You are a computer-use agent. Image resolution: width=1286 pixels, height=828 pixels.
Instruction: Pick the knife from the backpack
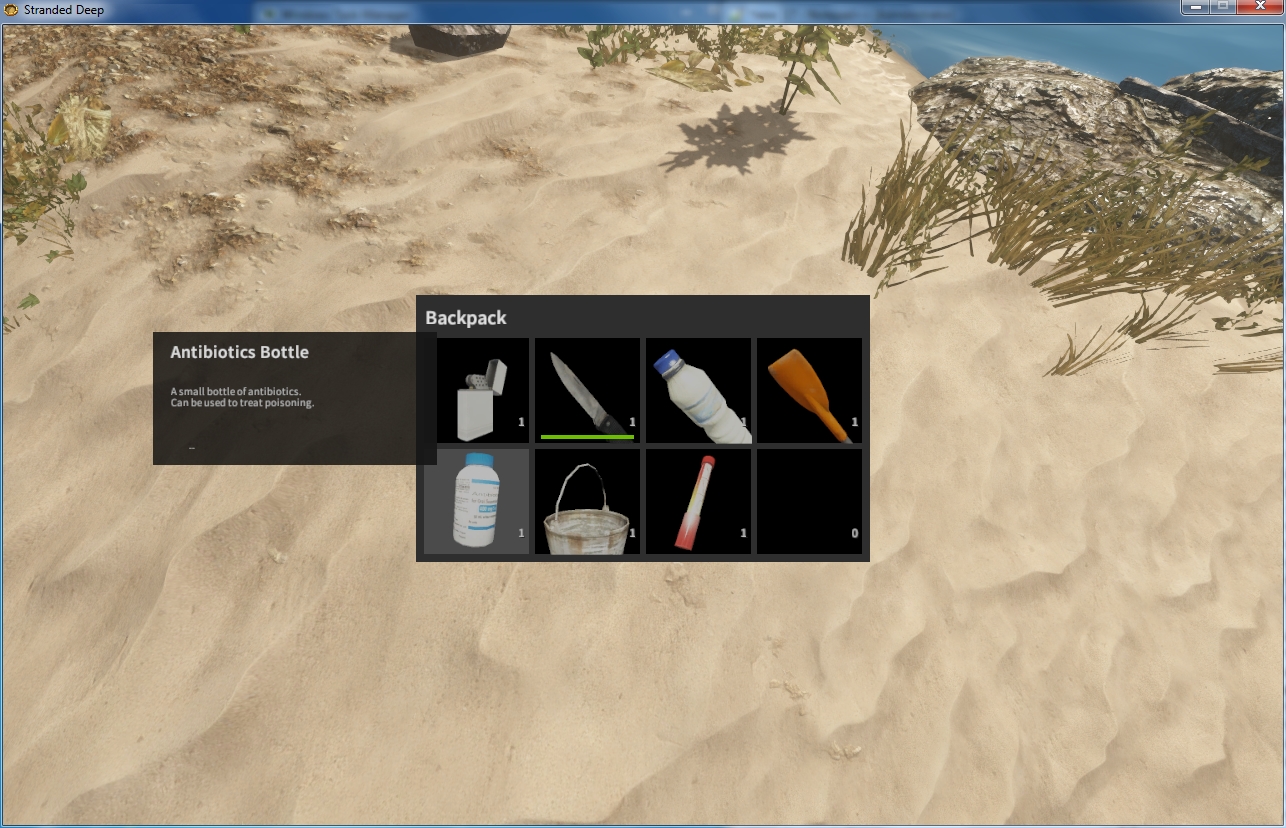point(587,391)
